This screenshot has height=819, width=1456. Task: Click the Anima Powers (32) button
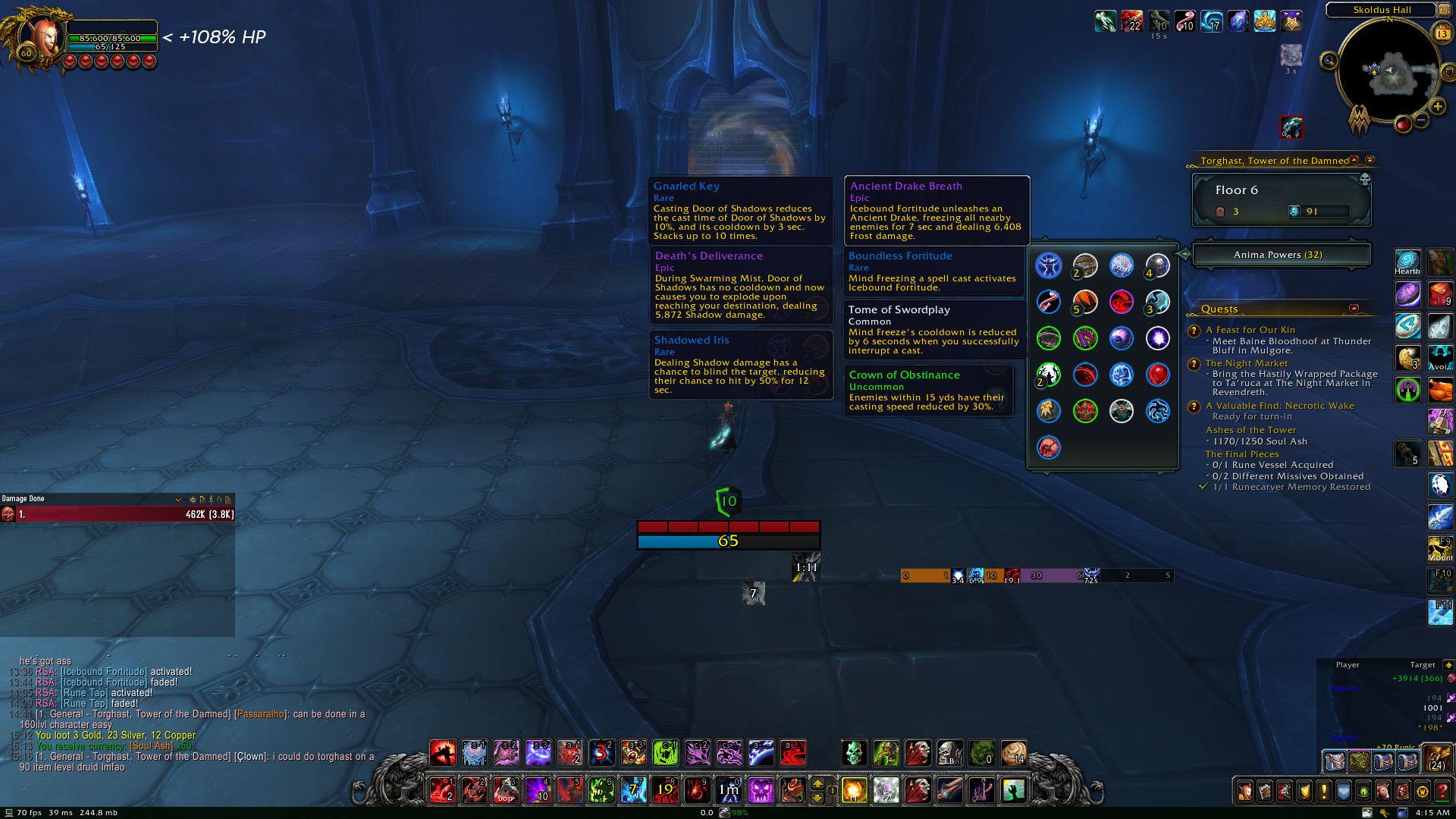1280,256
